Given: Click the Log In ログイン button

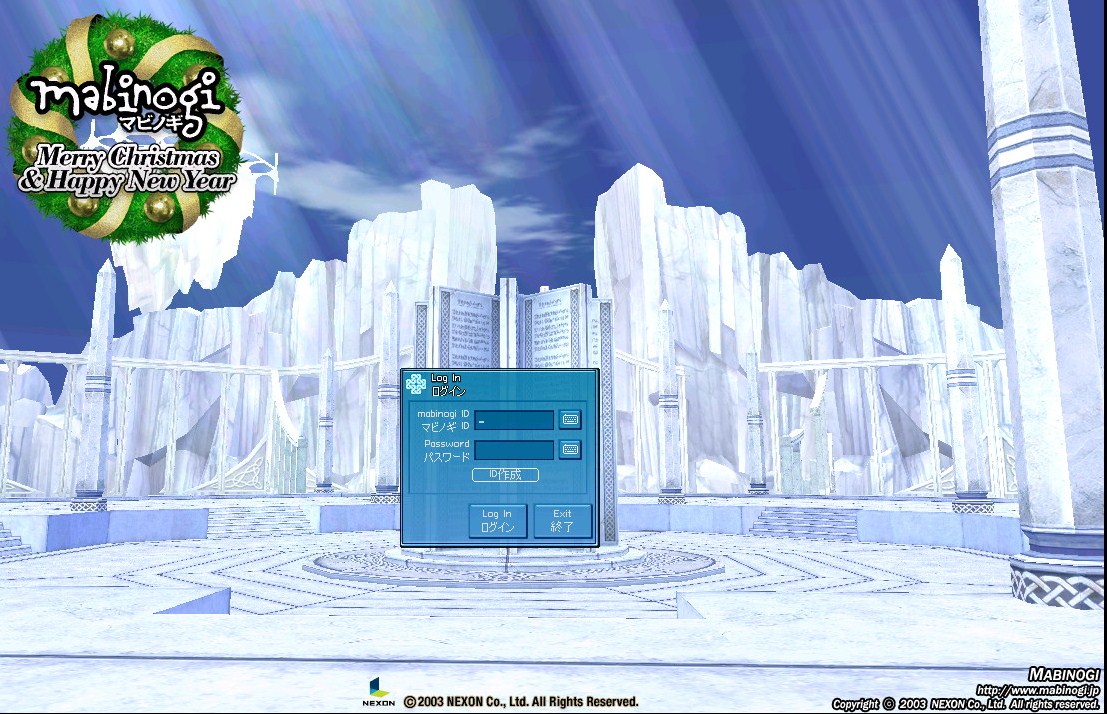Looking at the screenshot, I should (497, 520).
